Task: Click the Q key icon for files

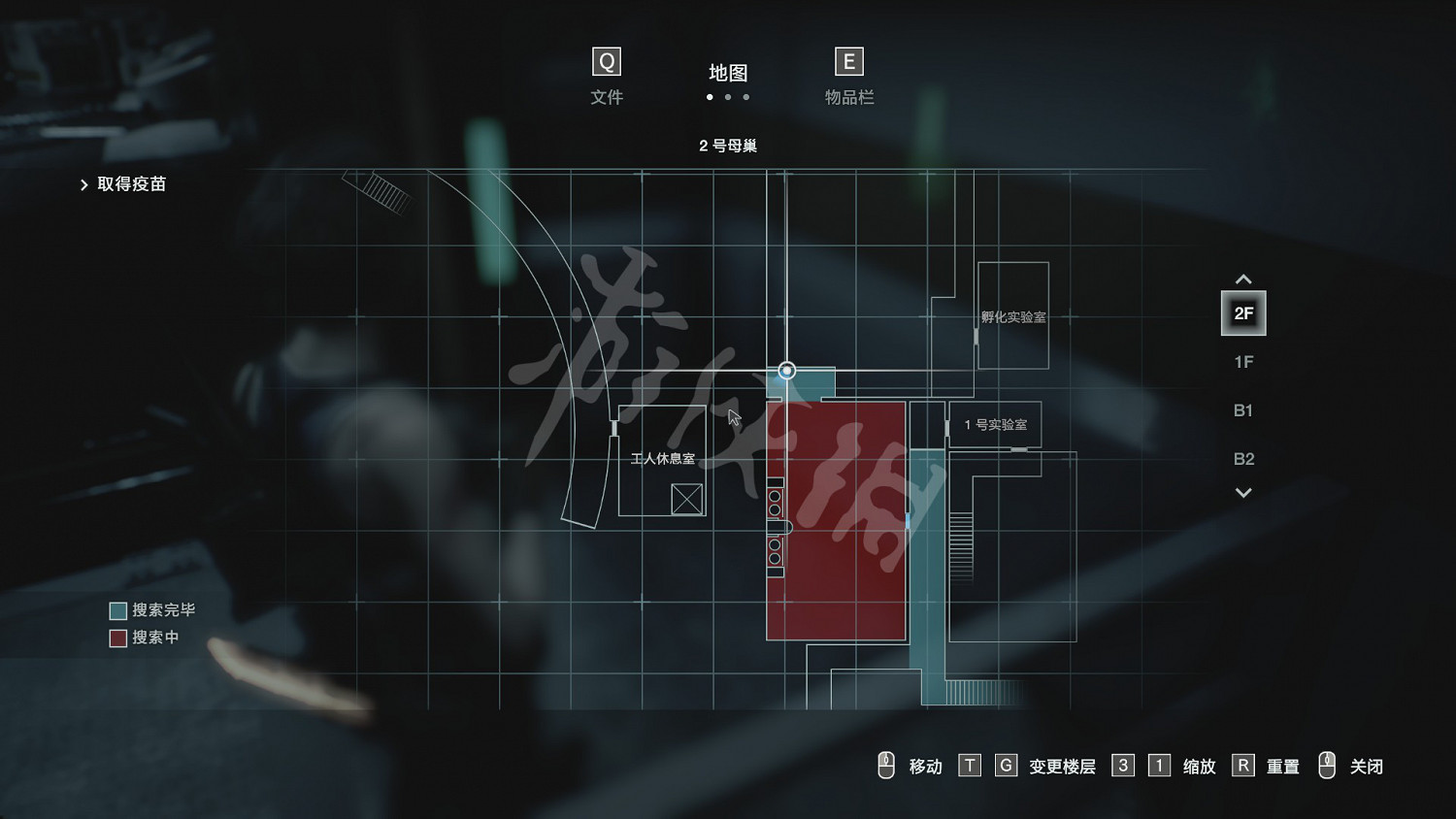Action: pos(606,61)
